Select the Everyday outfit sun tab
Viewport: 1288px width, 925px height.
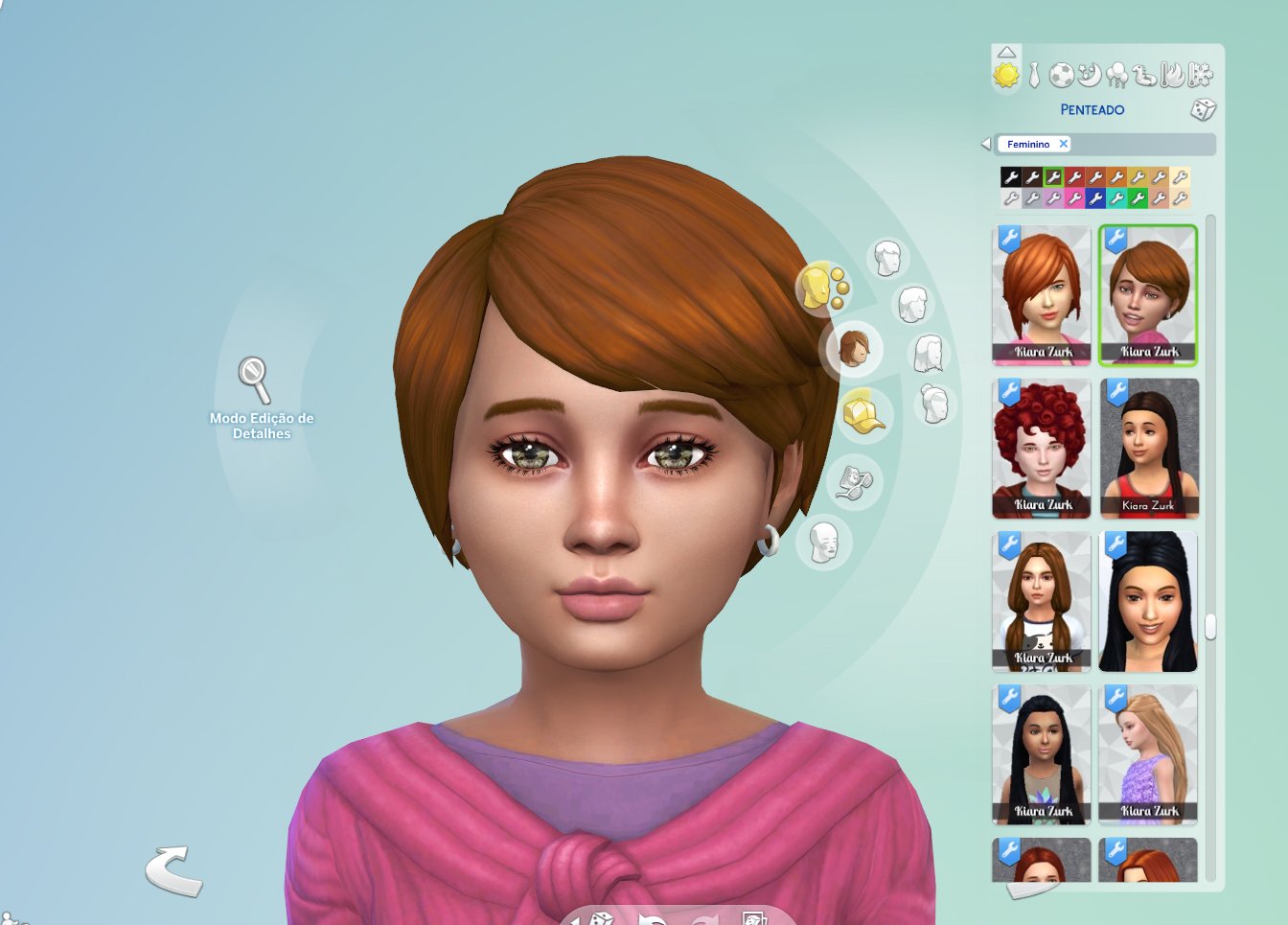(1006, 75)
